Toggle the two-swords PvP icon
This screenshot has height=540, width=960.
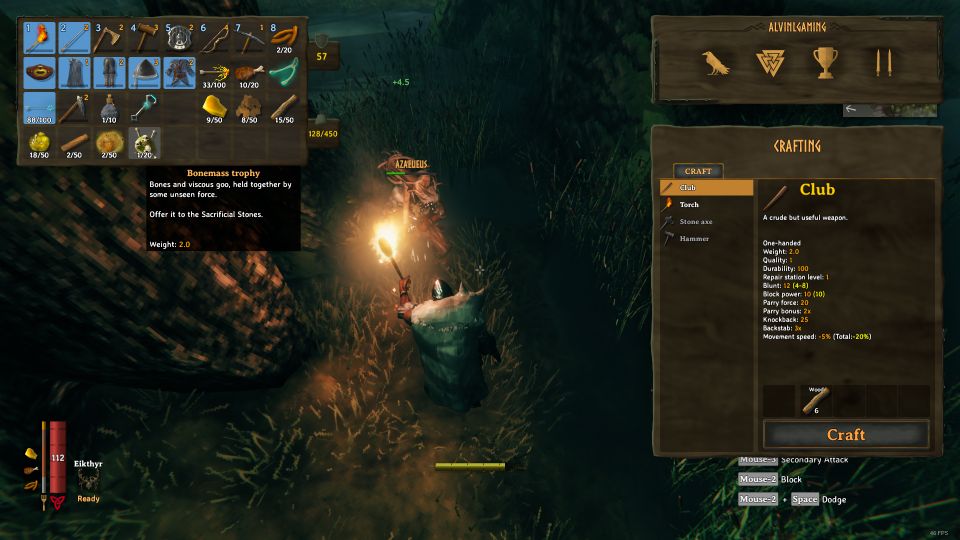(882, 64)
